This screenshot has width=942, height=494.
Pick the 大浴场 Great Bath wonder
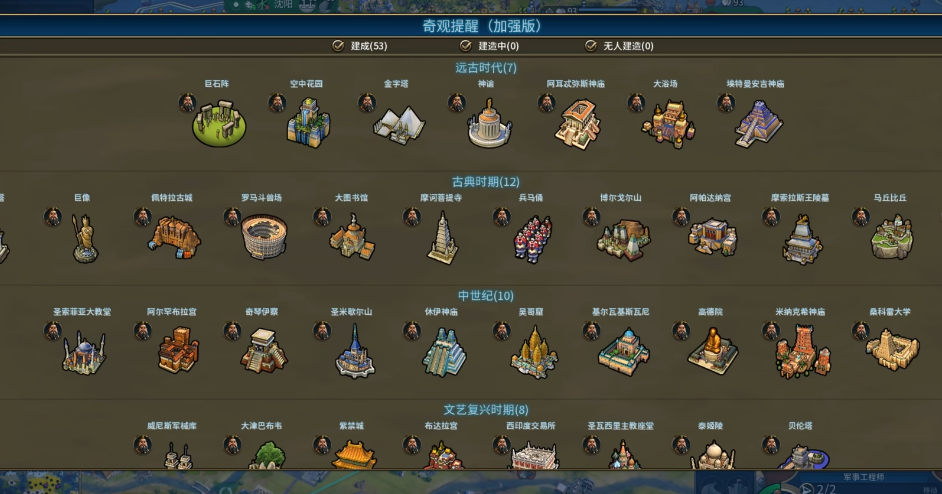pos(667,123)
